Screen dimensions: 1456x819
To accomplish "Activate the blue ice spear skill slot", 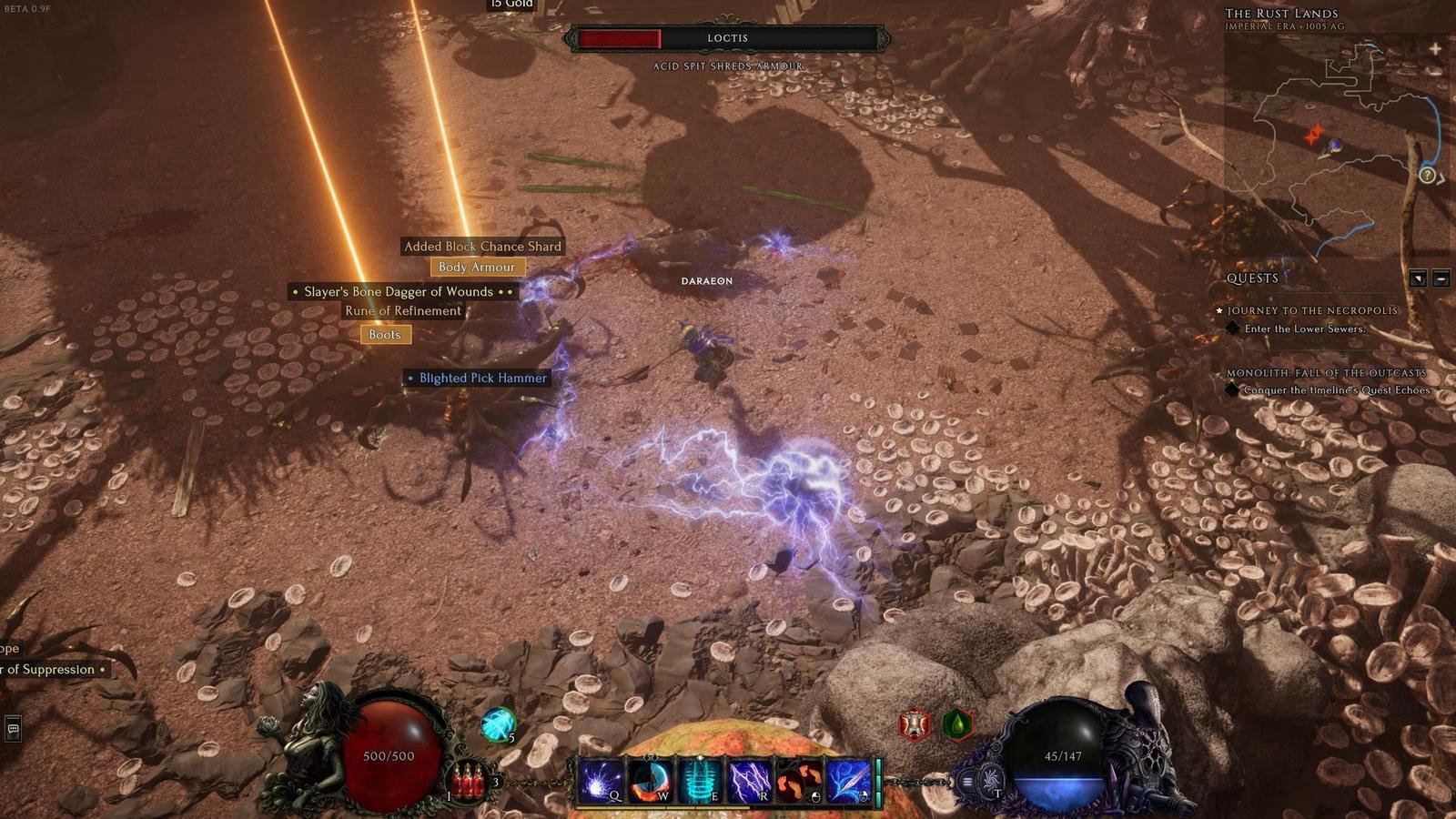I will point(848,781).
